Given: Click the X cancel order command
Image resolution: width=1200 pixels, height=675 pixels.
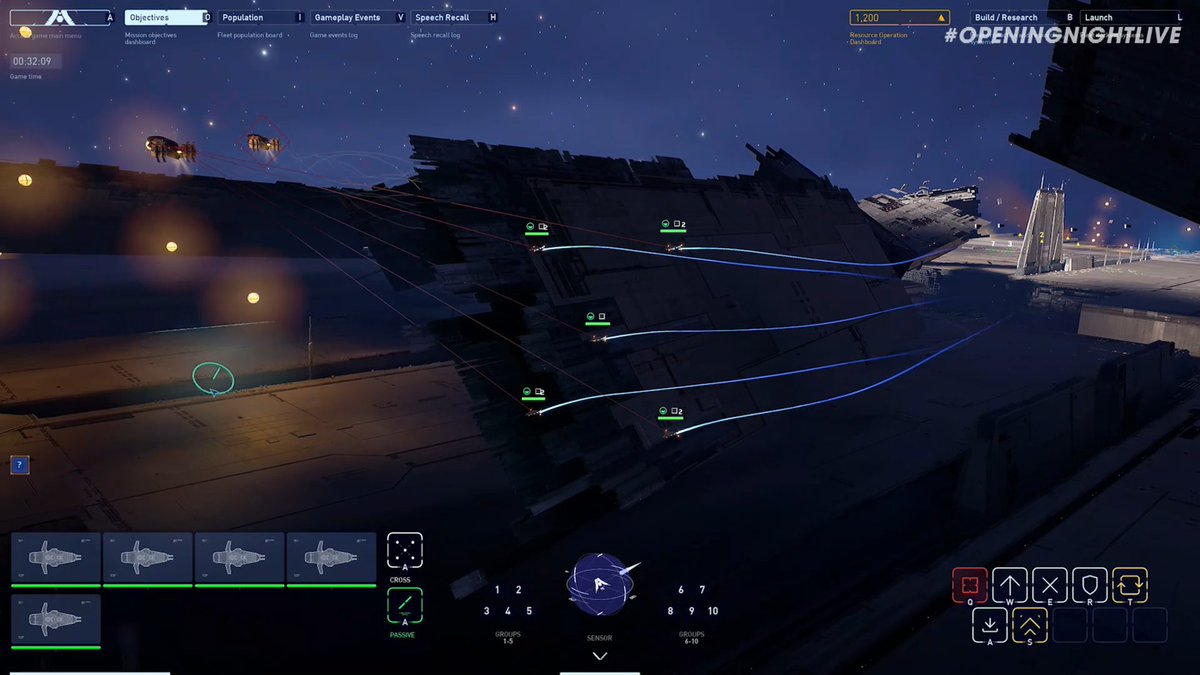Looking at the screenshot, I should 1050,585.
